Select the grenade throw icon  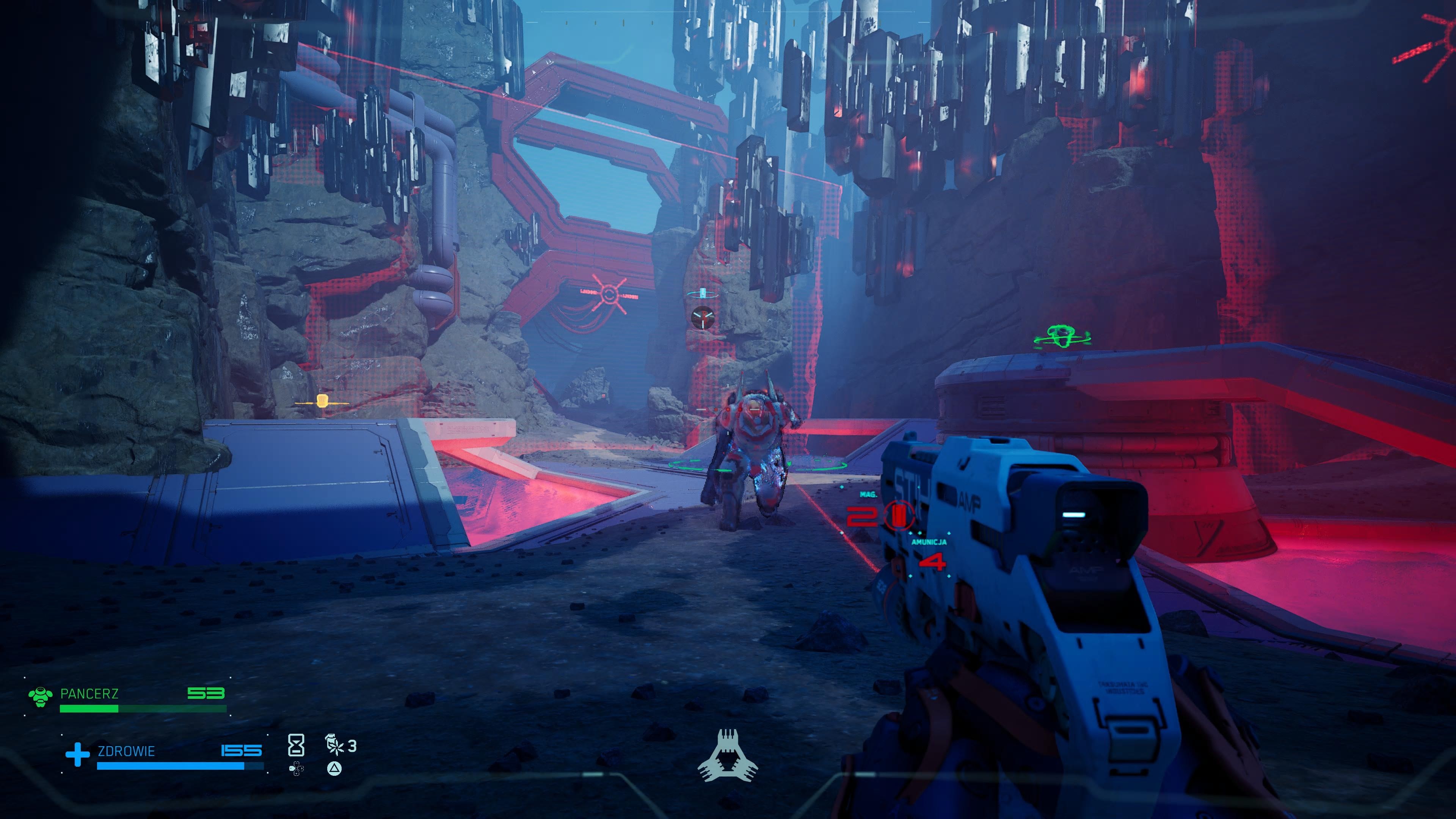tap(334, 745)
